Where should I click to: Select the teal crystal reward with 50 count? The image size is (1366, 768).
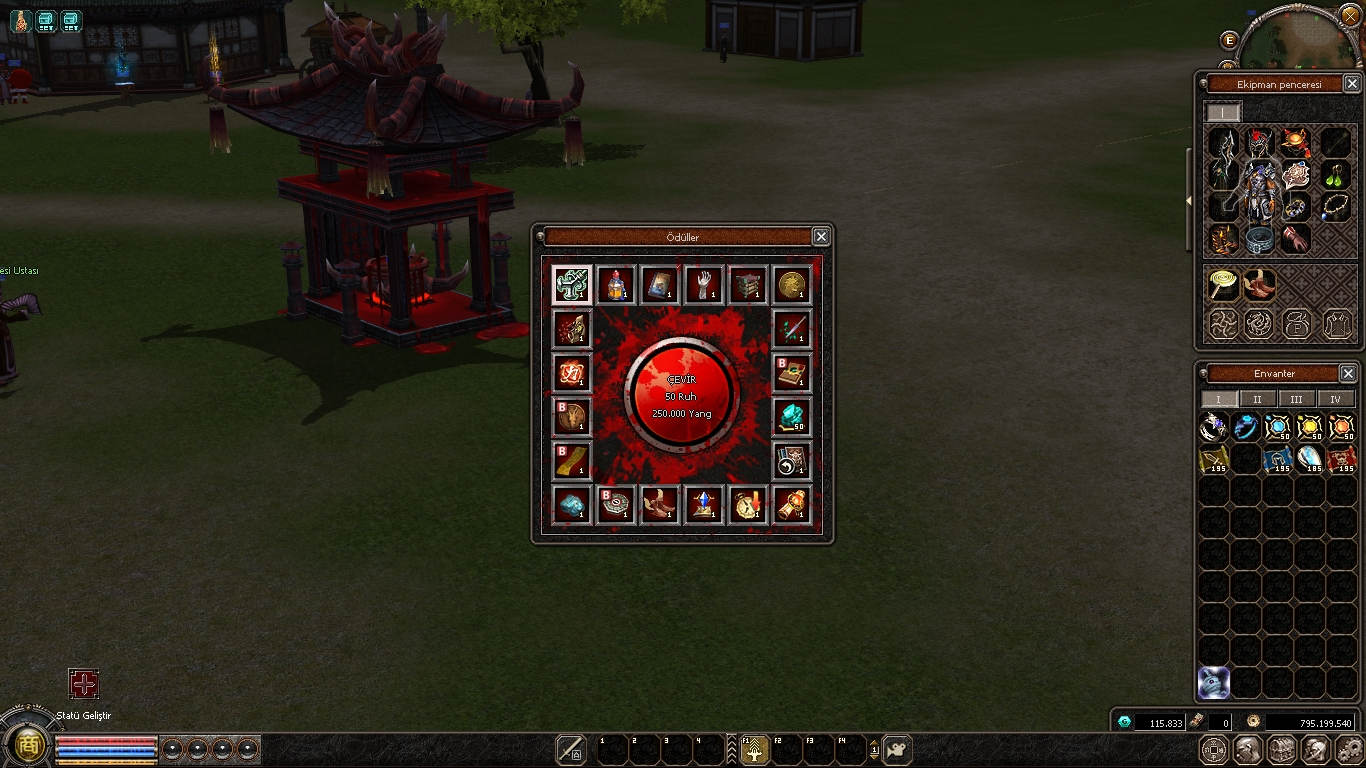tap(792, 416)
